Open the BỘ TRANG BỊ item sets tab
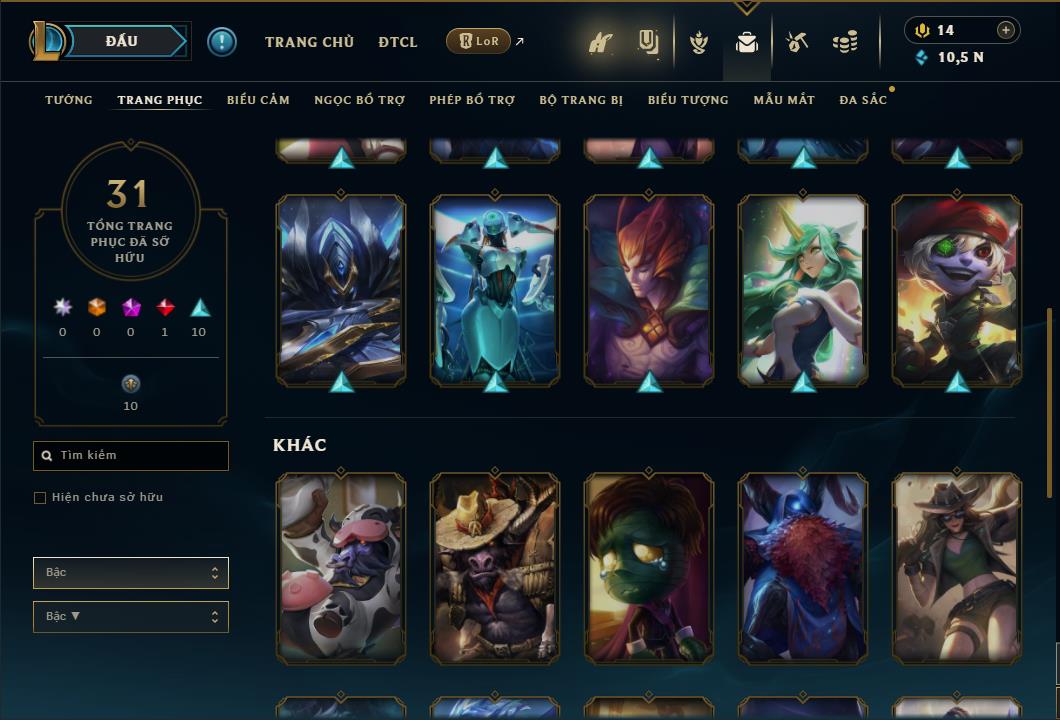 click(x=581, y=100)
